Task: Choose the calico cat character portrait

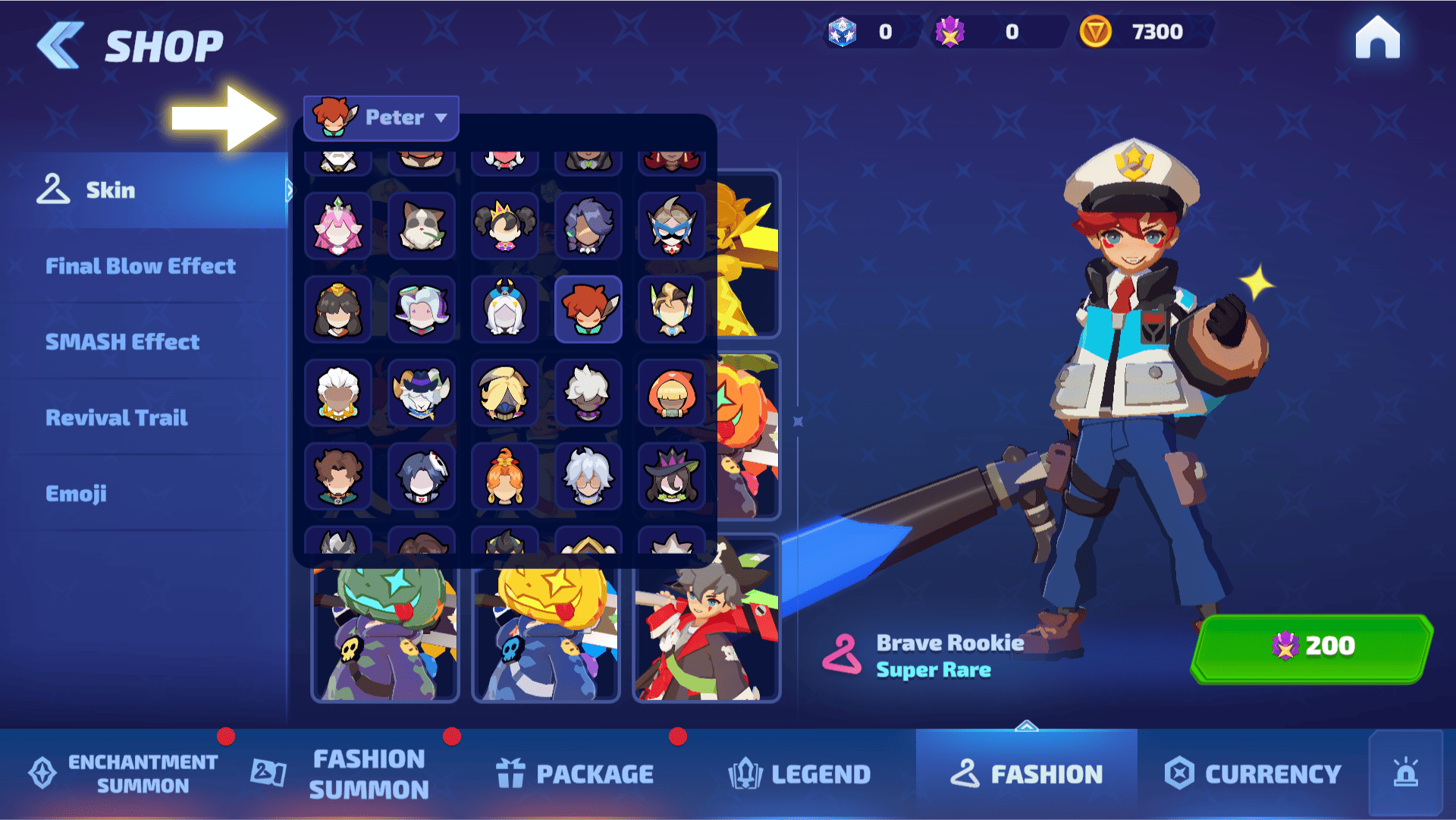Action: click(422, 226)
